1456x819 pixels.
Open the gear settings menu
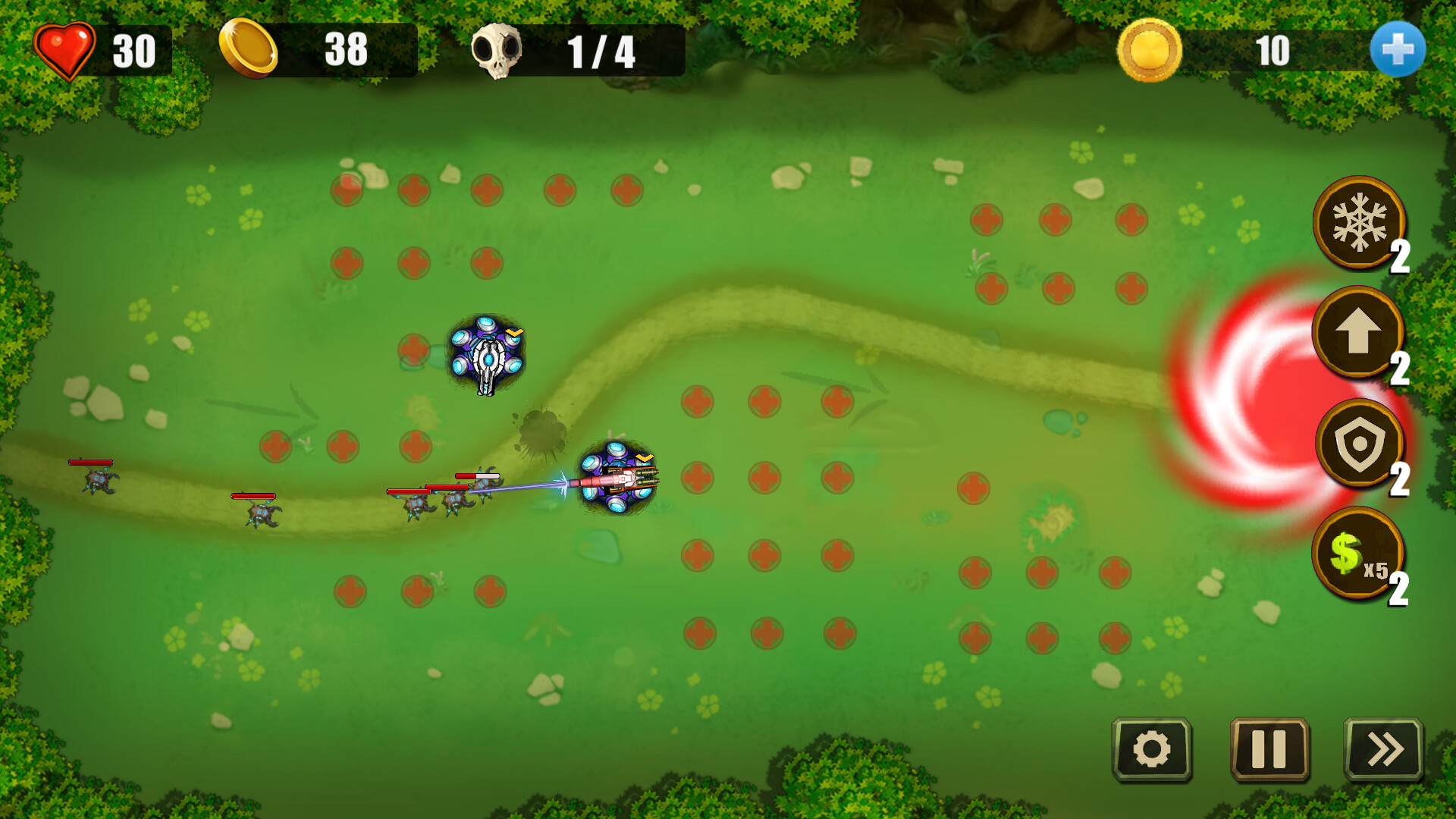click(x=1151, y=749)
